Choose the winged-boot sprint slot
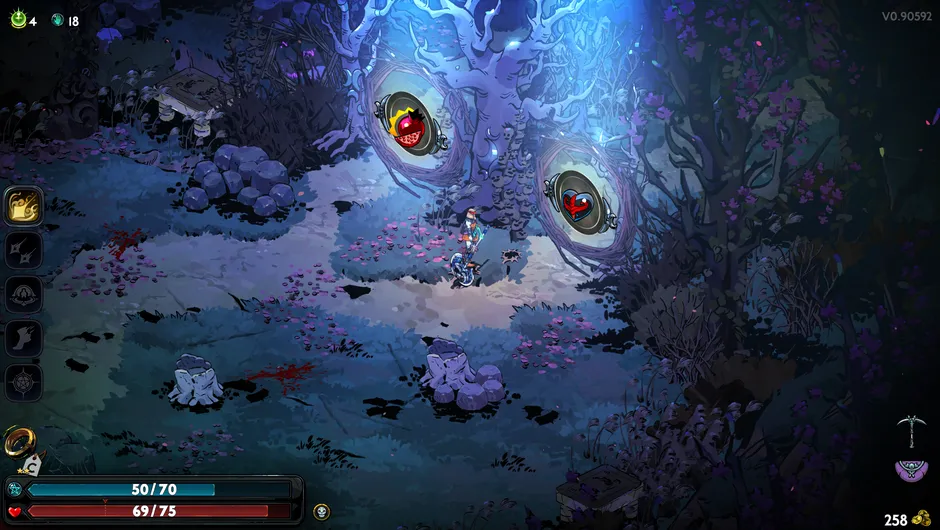 coord(23,338)
